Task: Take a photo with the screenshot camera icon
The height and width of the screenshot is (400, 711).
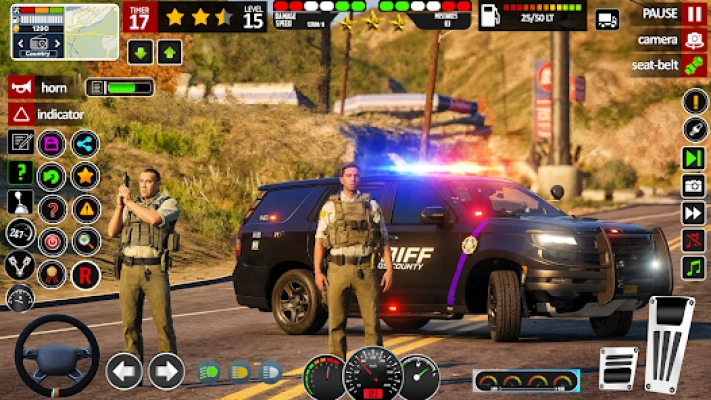Action: tap(694, 185)
